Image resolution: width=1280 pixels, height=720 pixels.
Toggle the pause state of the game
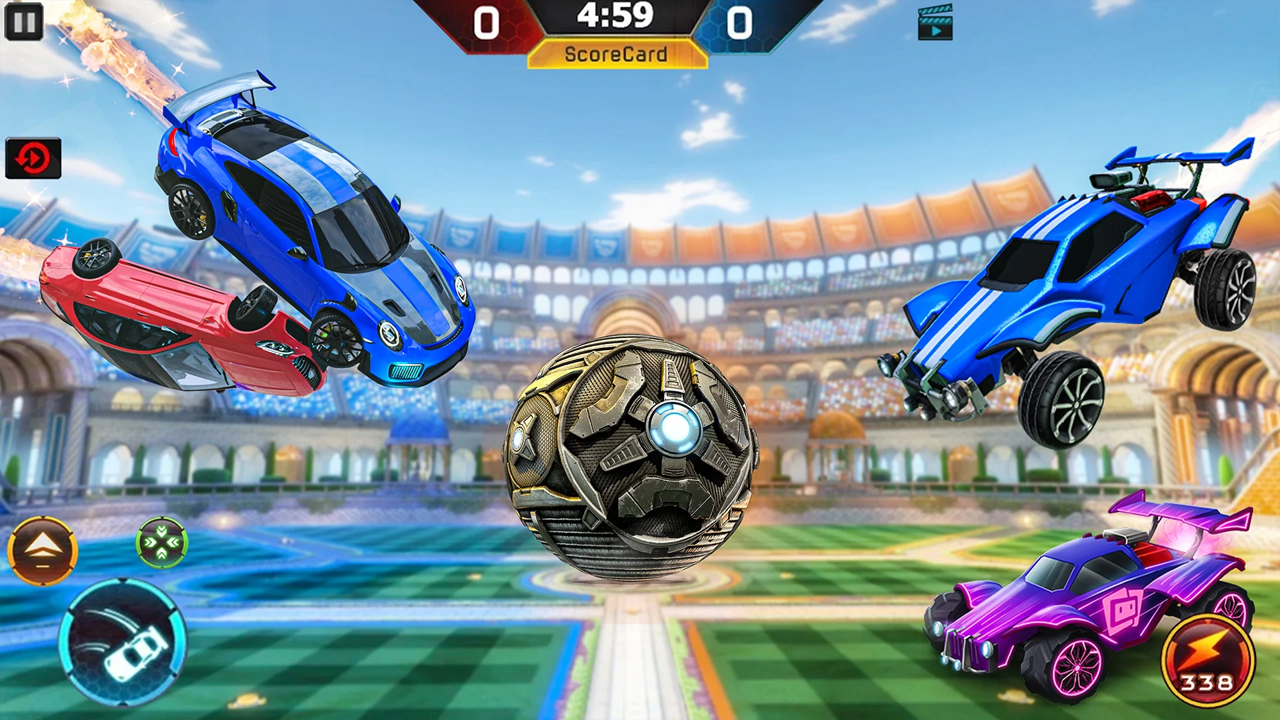click(x=22, y=23)
